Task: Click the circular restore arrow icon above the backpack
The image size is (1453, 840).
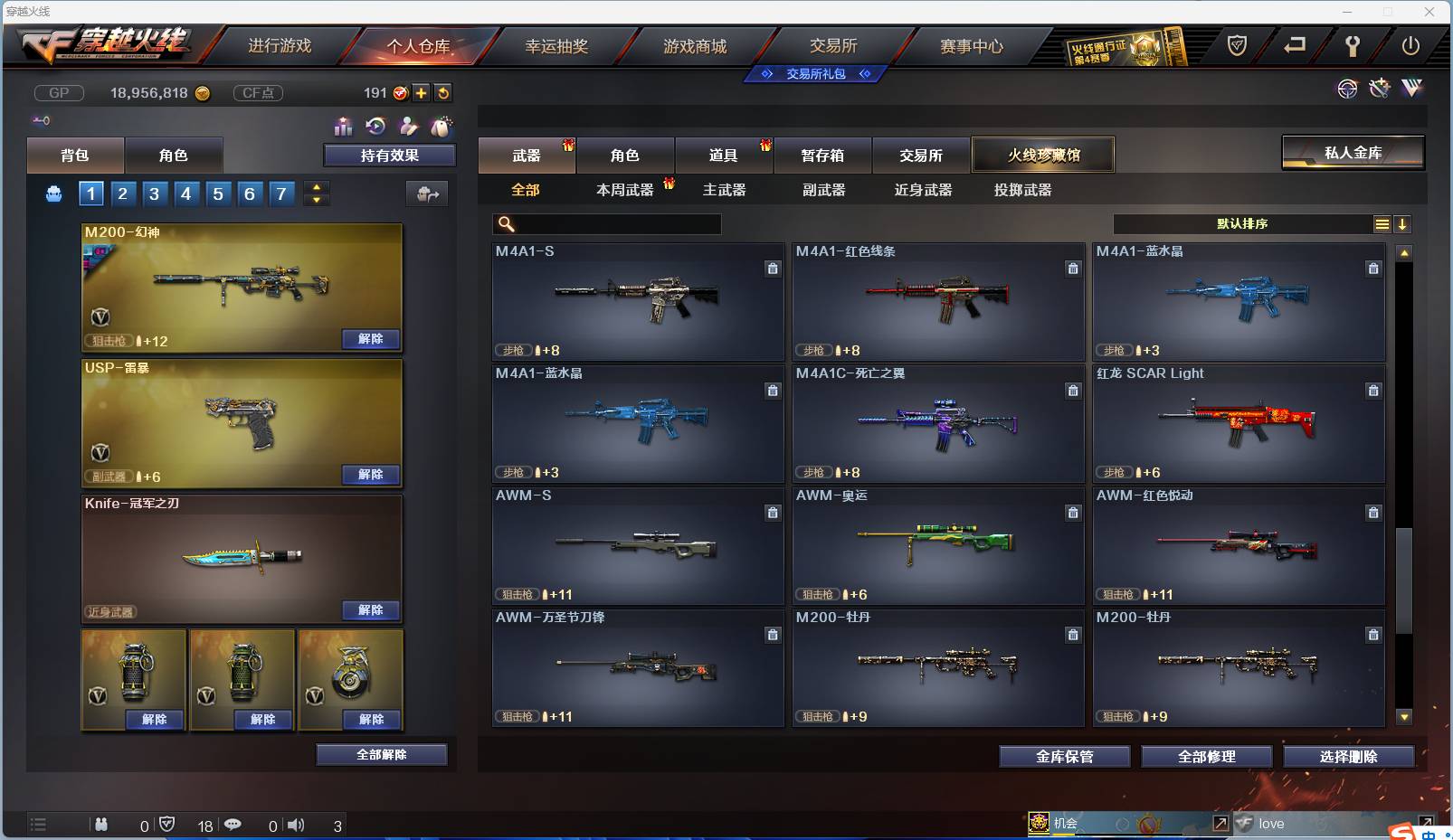Action: coord(377,127)
